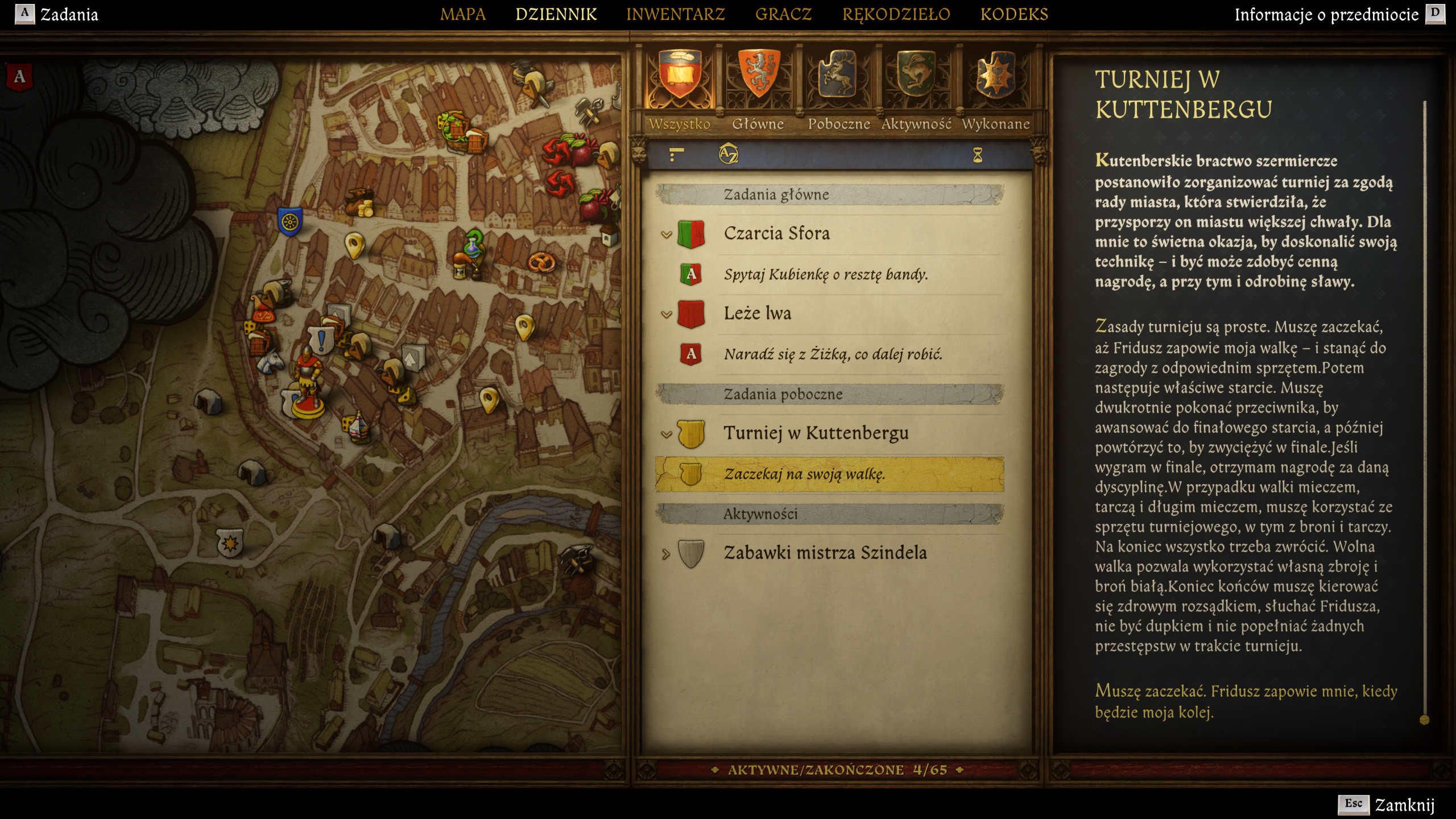Select the RĘKODZIEŁO crafting tab
This screenshot has height=819, width=1456.
(896, 14)
